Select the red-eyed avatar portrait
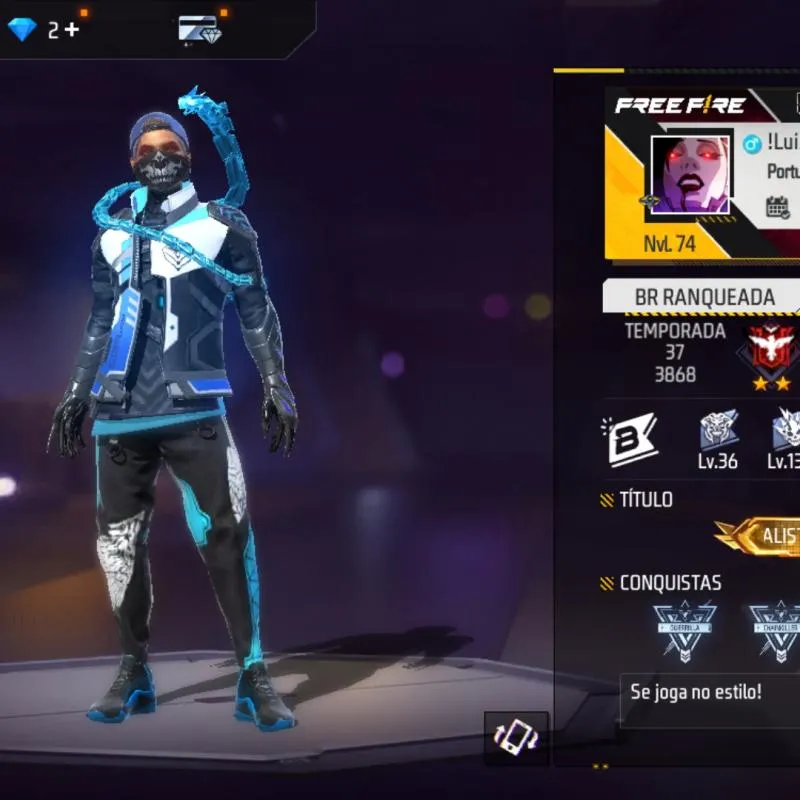 click(x=690, y=175)
